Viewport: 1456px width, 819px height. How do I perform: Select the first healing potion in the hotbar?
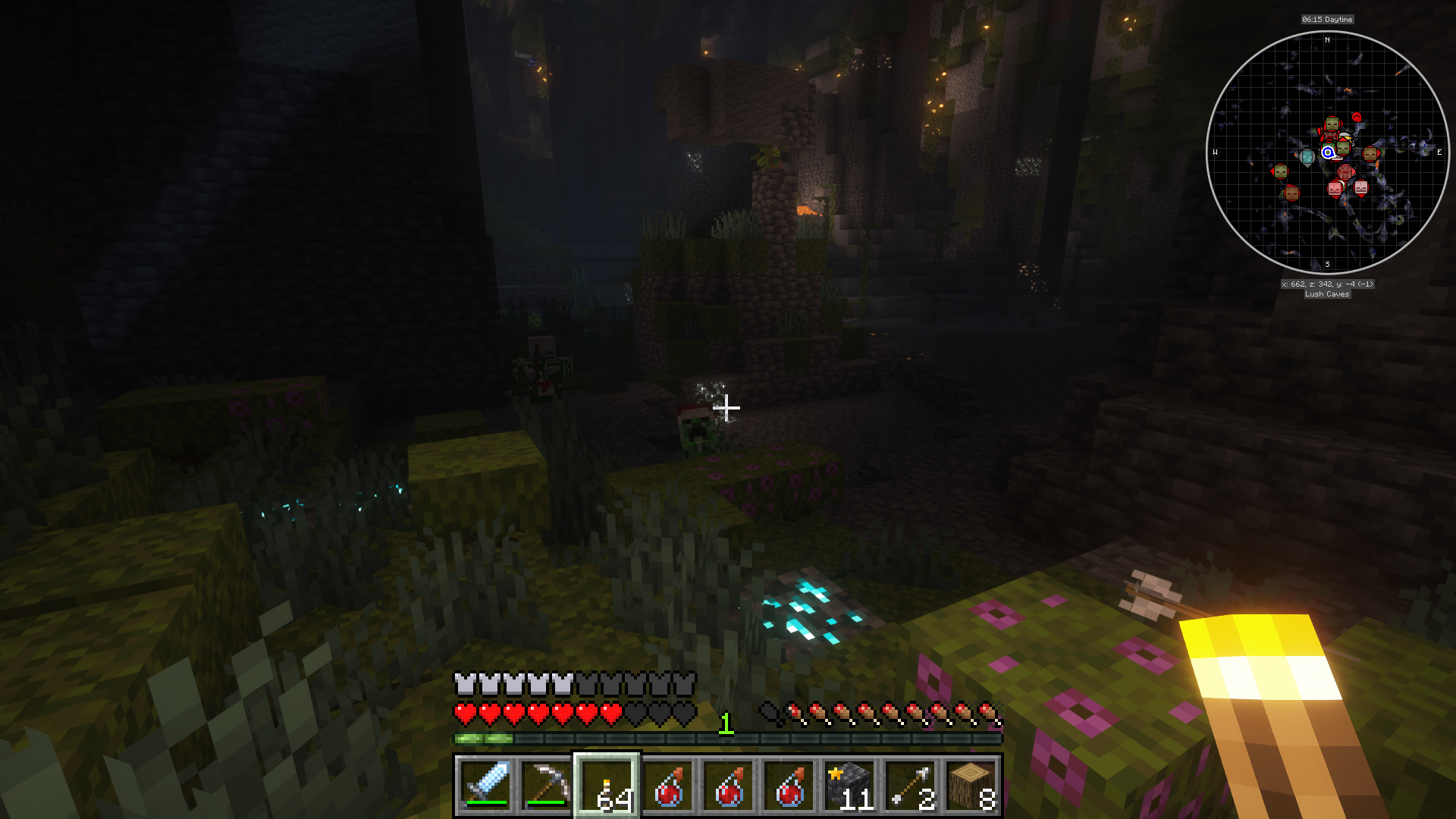(x=670, y=785)
